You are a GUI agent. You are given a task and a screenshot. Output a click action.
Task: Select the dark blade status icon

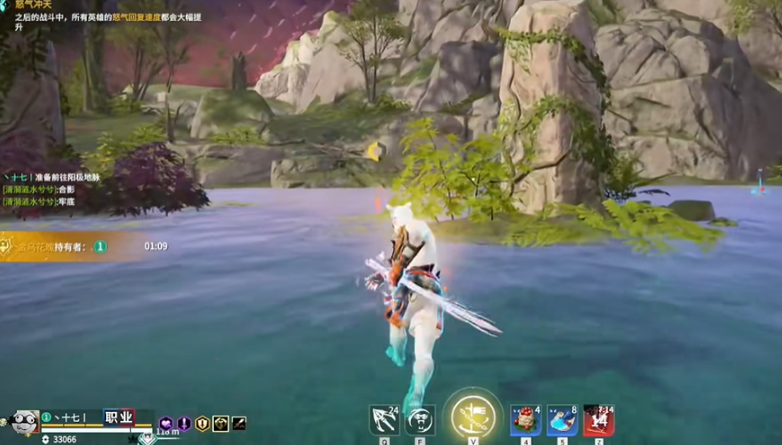pyautogui.click(x=239, y=424)
